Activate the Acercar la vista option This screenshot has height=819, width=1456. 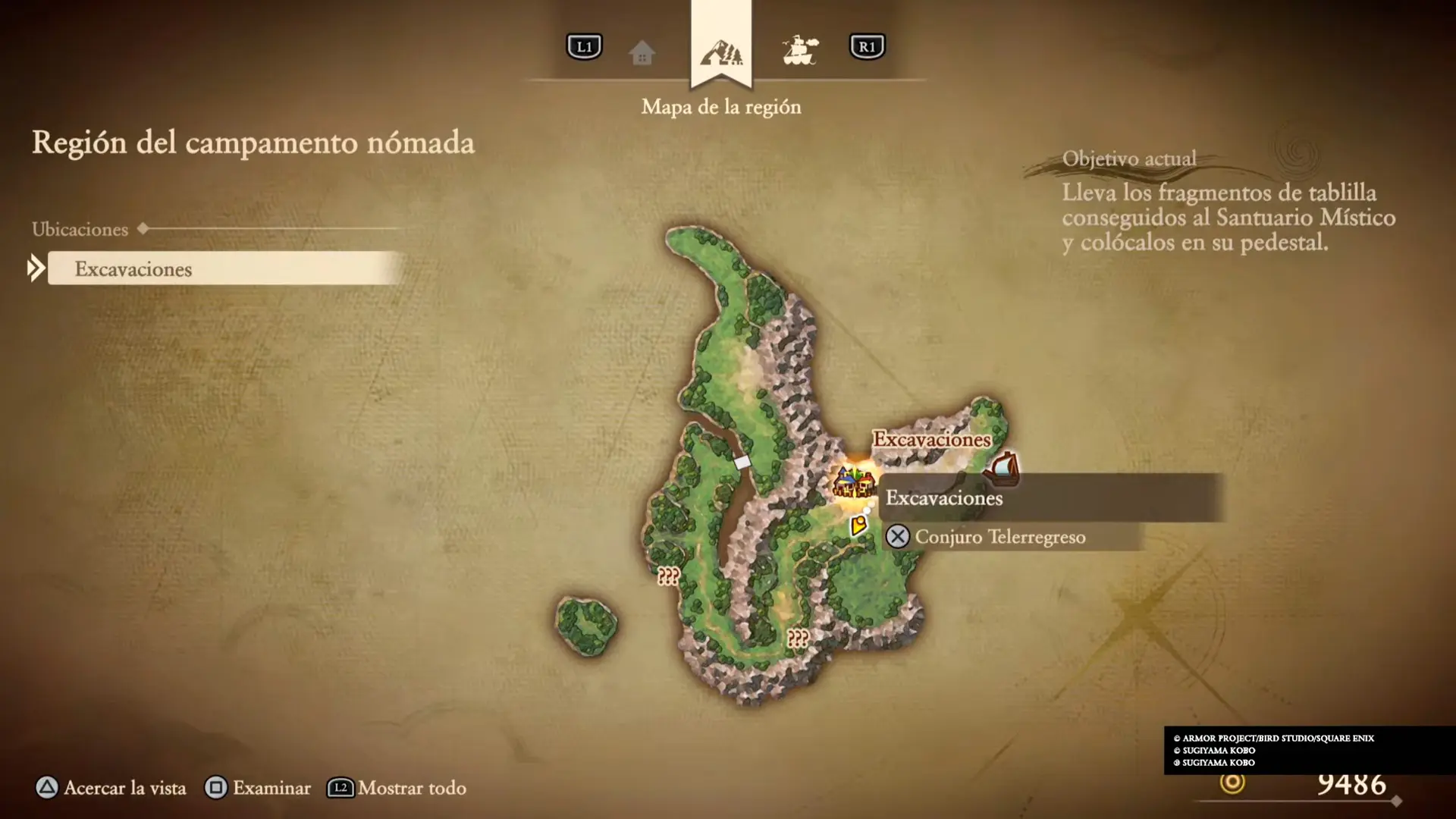(x=111, y=788)
